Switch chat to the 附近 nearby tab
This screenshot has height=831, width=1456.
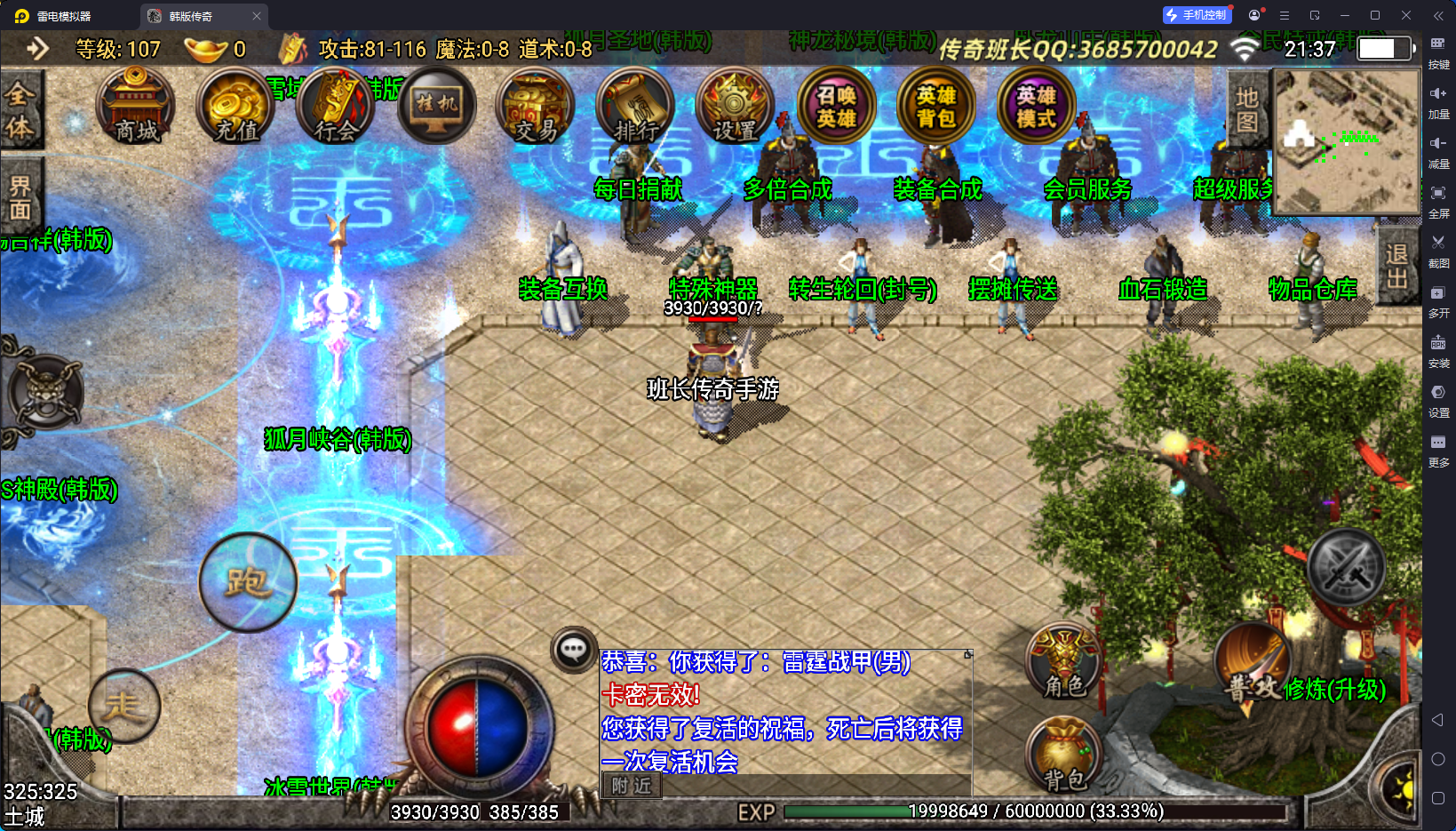(x=632, y=786)
